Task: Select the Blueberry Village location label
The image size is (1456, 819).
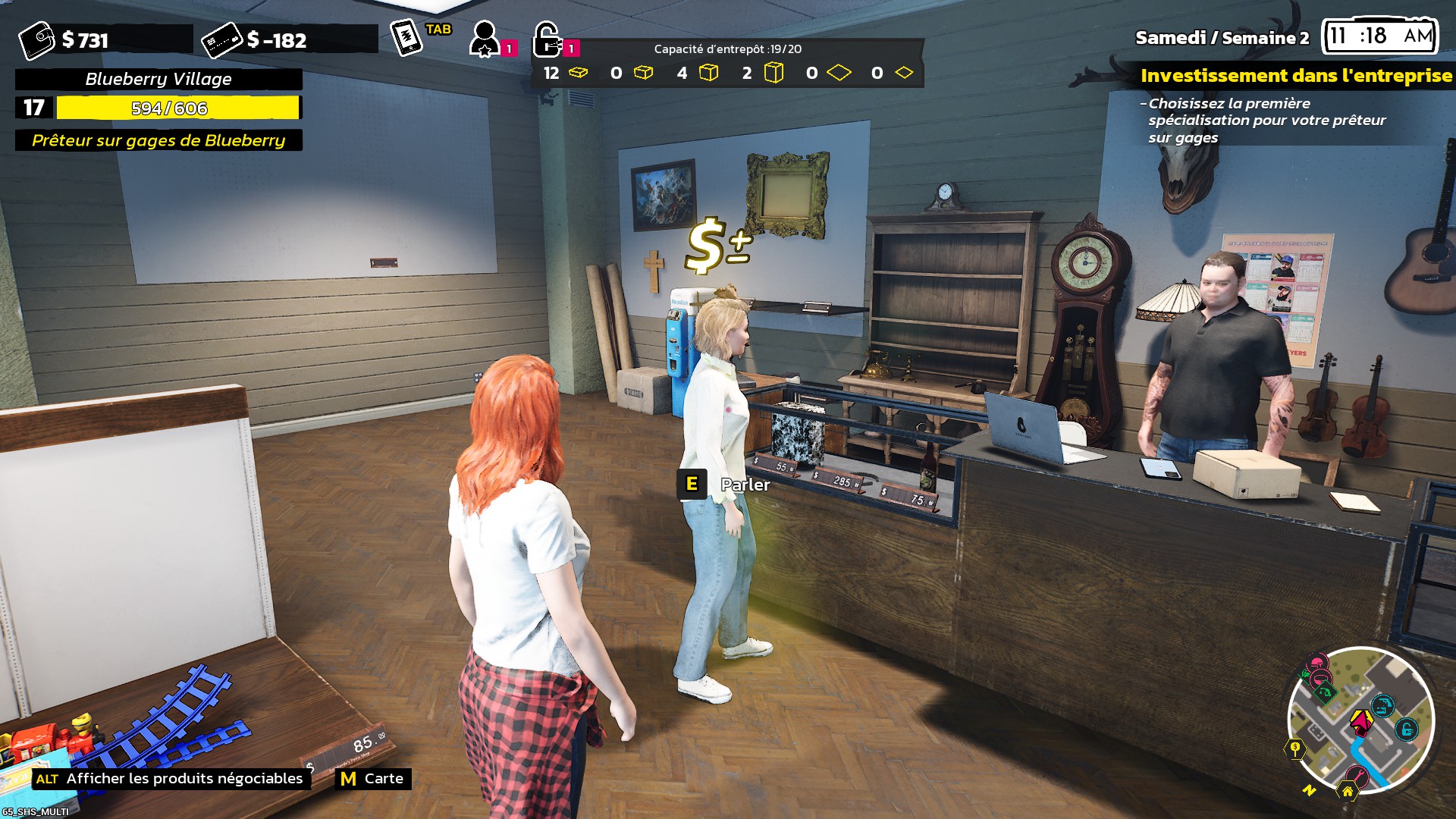Action: (x=158, y=79)
